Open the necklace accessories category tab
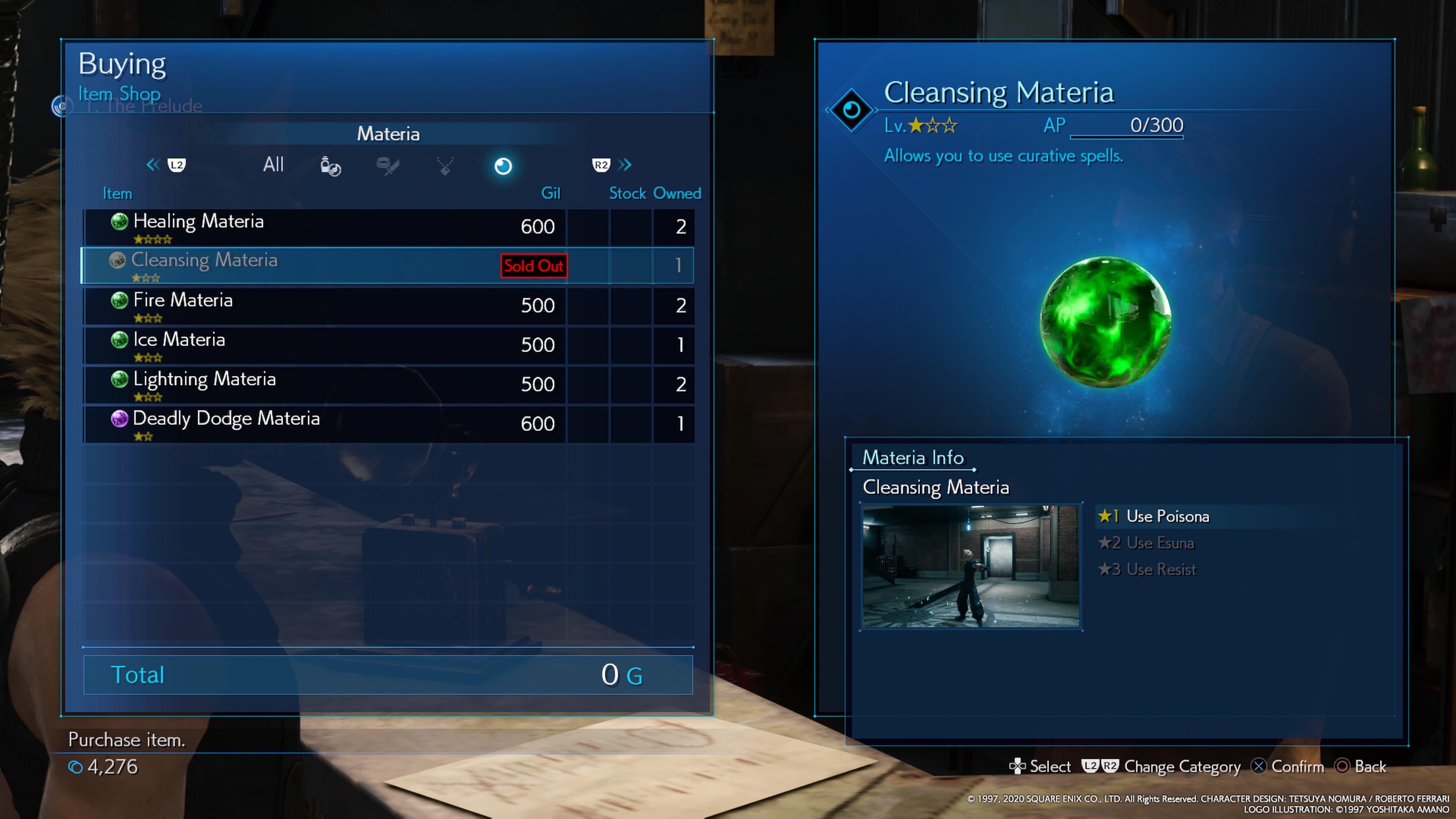Screen dimensions: 1456x819 point(446,166)
